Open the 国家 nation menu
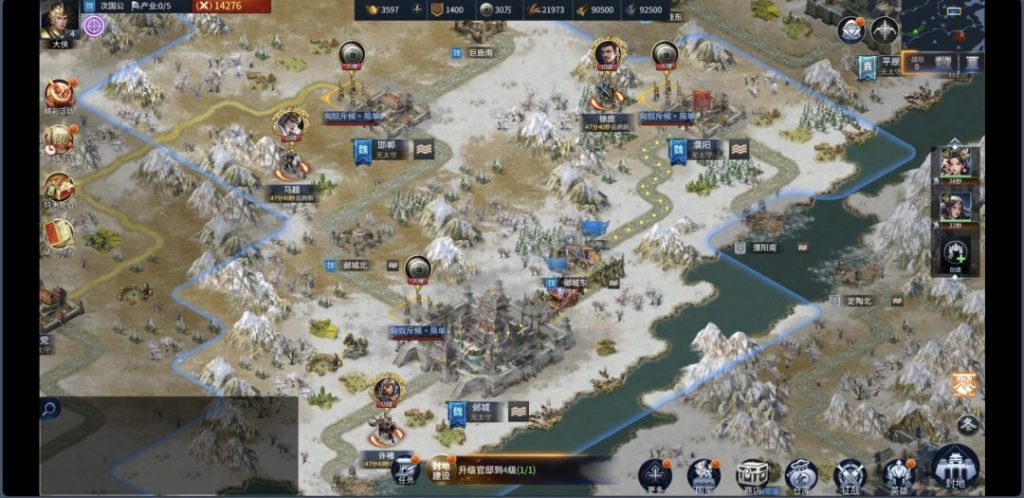This screenshot has width=1024, height=498. 704,475
